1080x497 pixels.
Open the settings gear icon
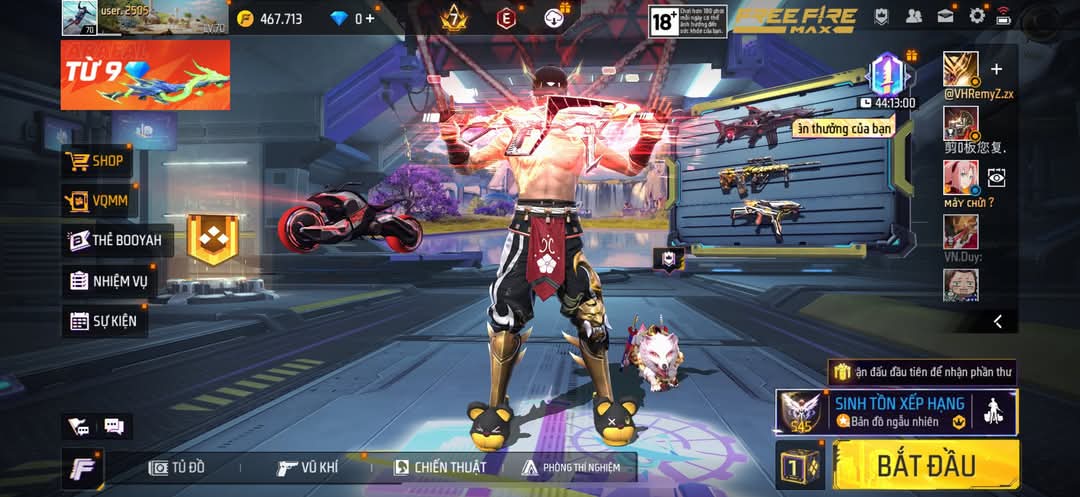point(977,16)
